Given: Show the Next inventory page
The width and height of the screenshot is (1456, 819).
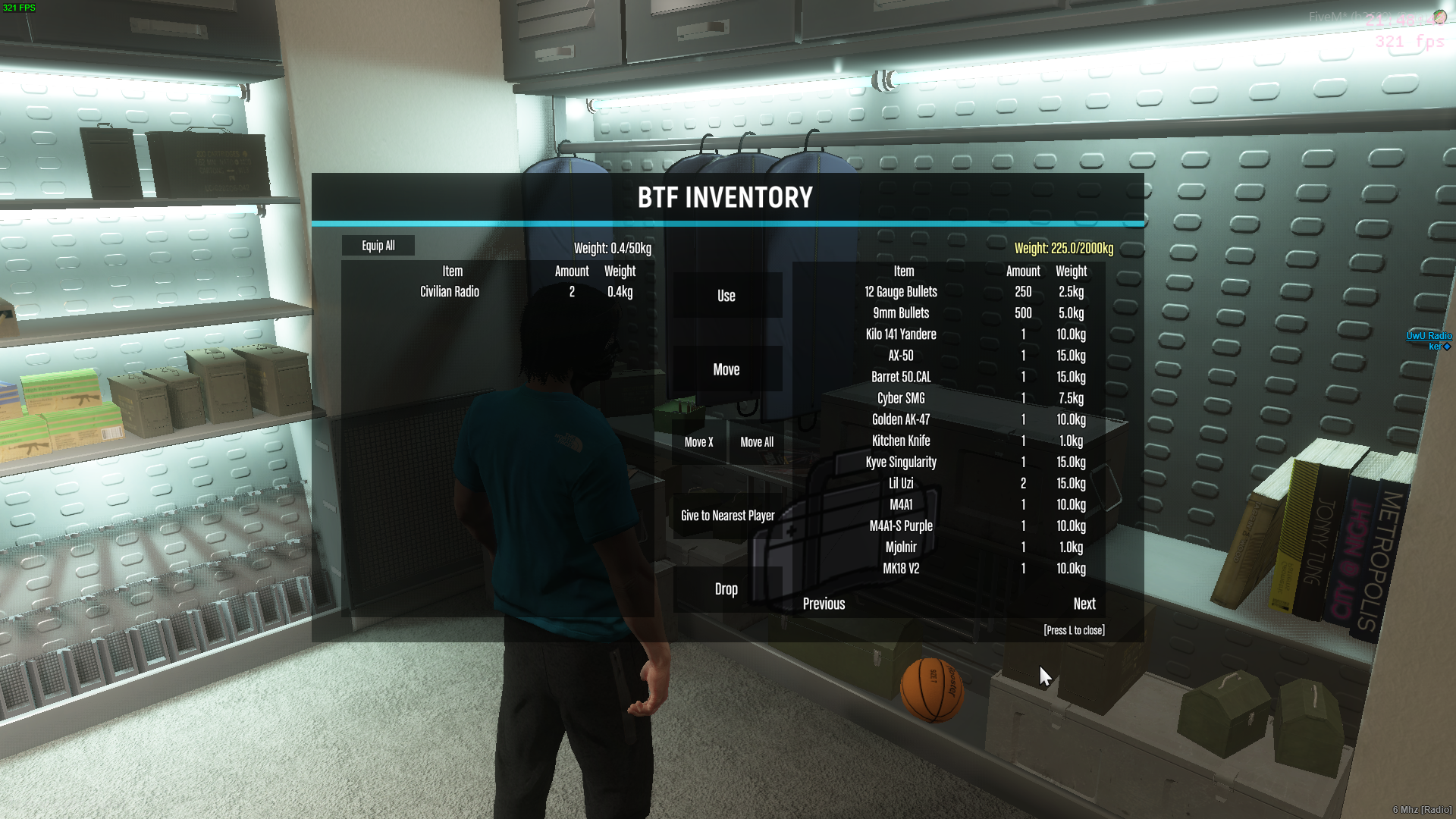Looking at the screenshot, I should (1084, 604).
